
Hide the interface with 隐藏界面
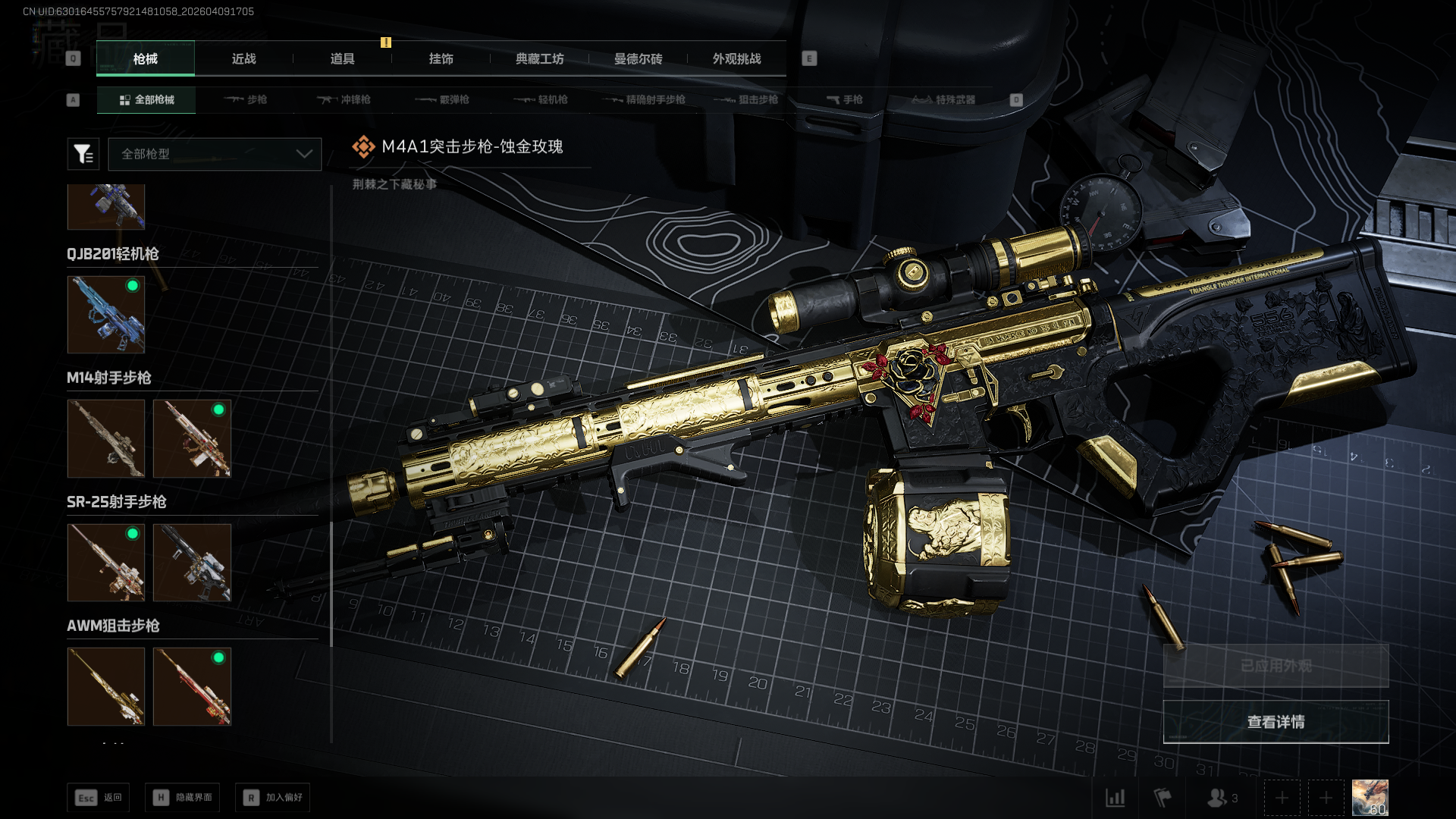click(x=183, y=798)
